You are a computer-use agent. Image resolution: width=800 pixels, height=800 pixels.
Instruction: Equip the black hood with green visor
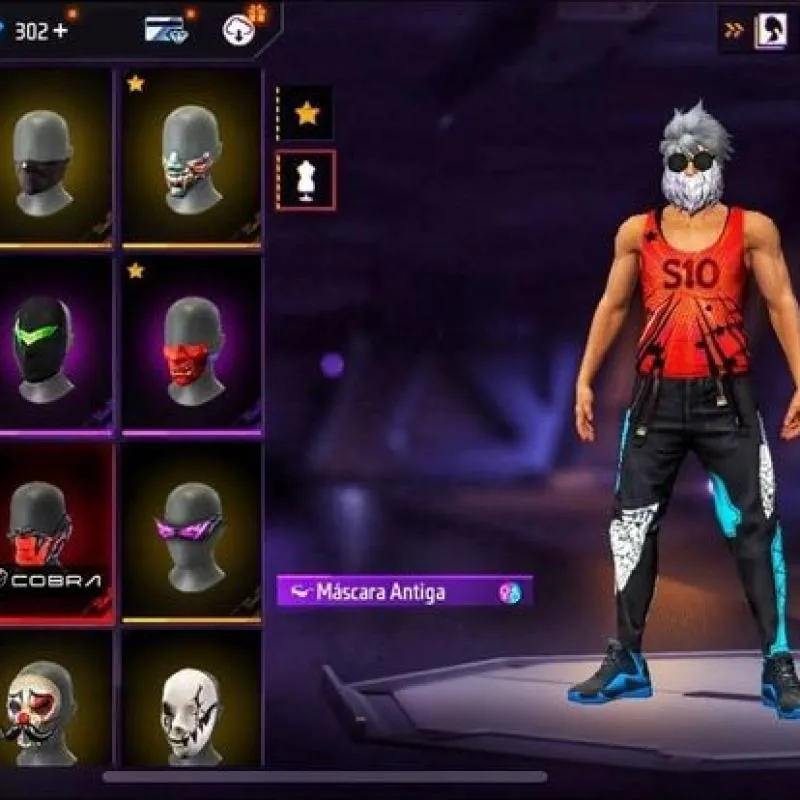tap(46, 345)
